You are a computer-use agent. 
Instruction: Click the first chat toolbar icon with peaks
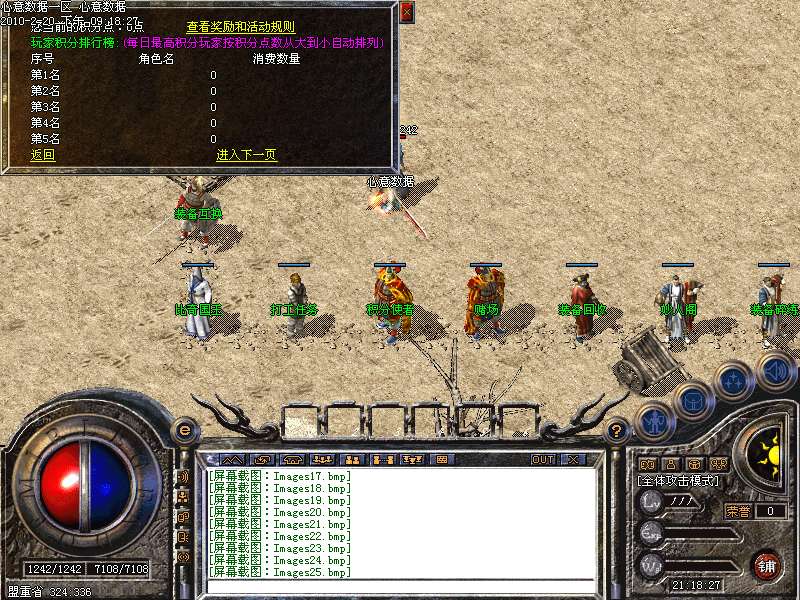click(229, 460)
